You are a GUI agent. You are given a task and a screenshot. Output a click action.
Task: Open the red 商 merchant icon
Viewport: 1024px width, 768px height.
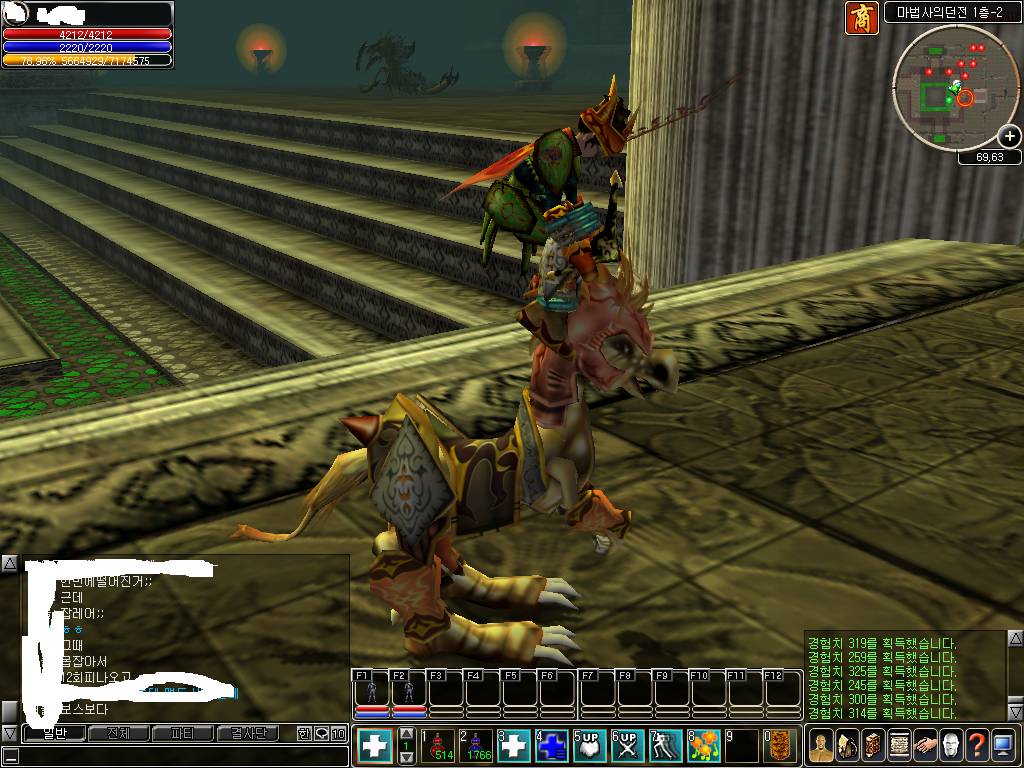(x=861, y=17)
